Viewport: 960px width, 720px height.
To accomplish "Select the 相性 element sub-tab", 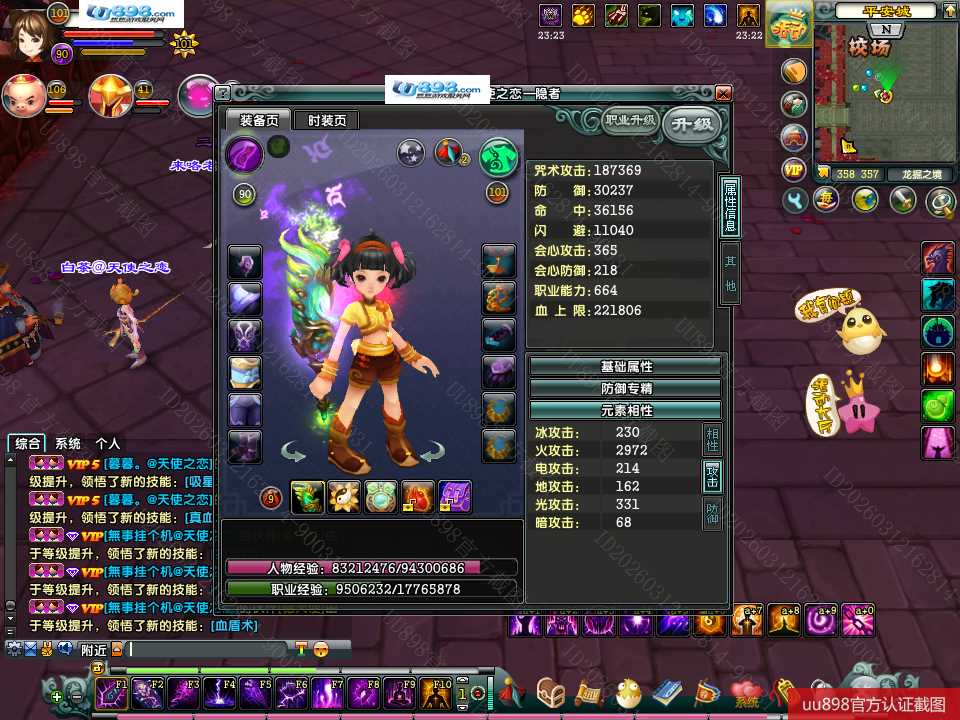I will (x=712, y=438).
